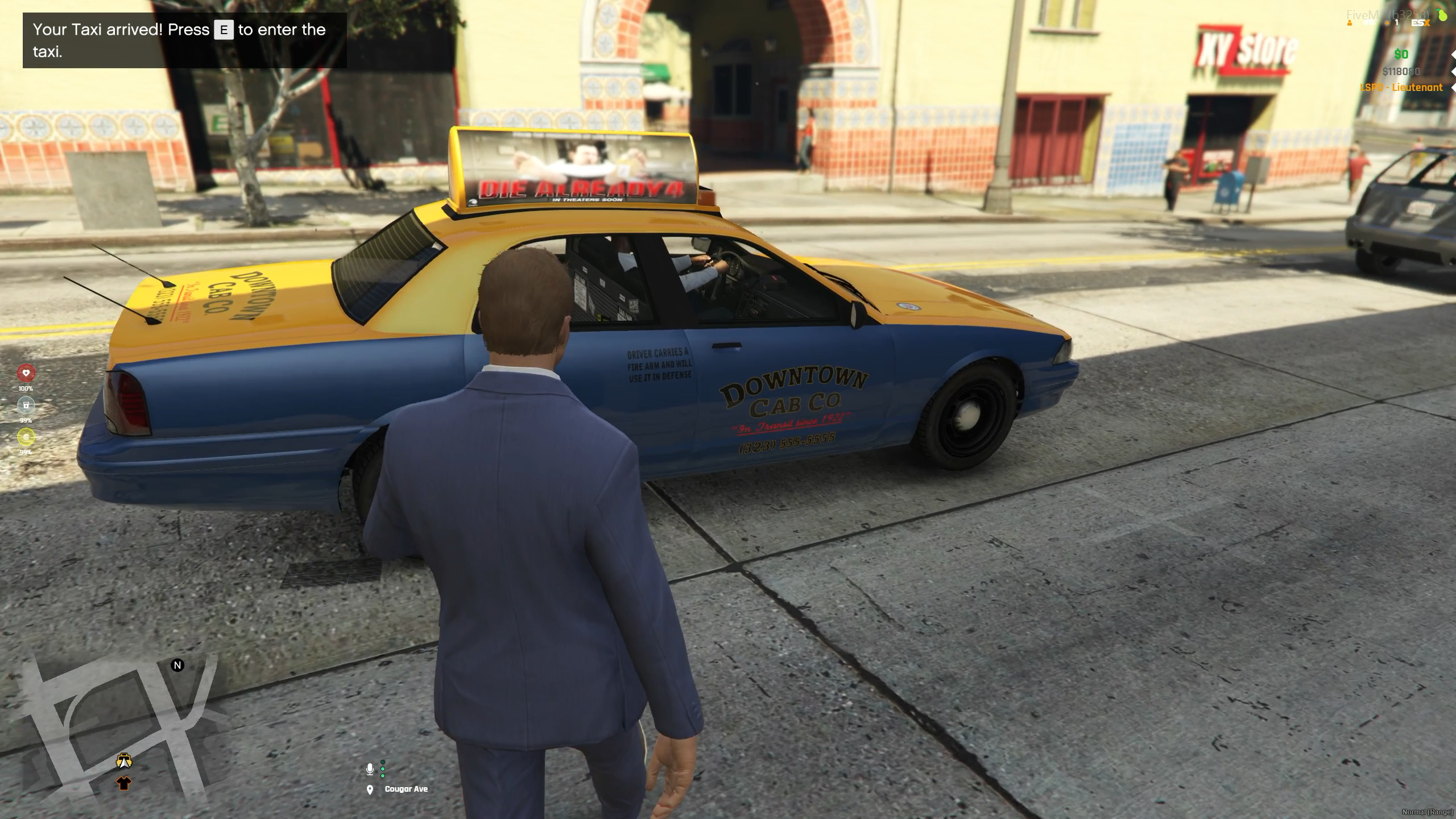1456x819 pixels.
Task: Select the Cougar Ave location pin icon
Action: click(x=370, y=789)
